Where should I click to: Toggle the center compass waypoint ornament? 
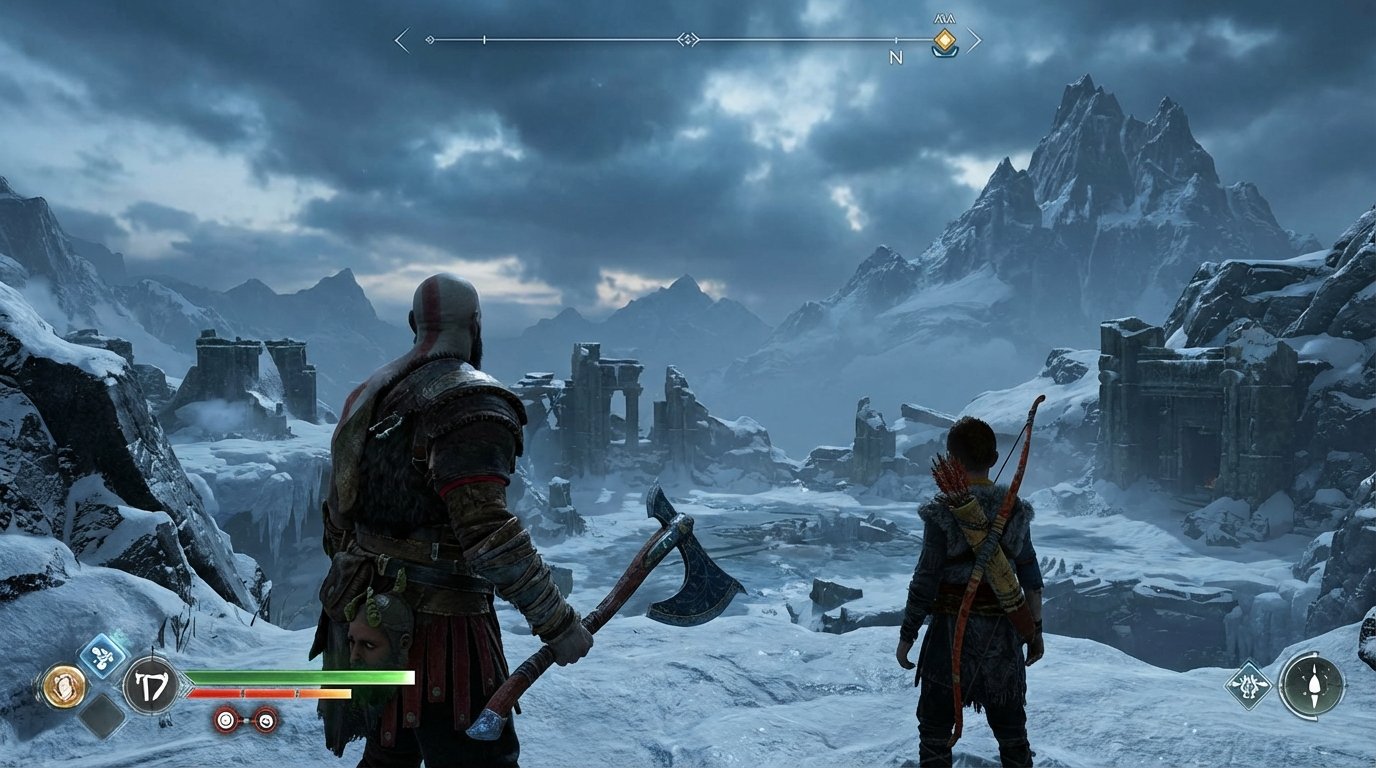688,39
